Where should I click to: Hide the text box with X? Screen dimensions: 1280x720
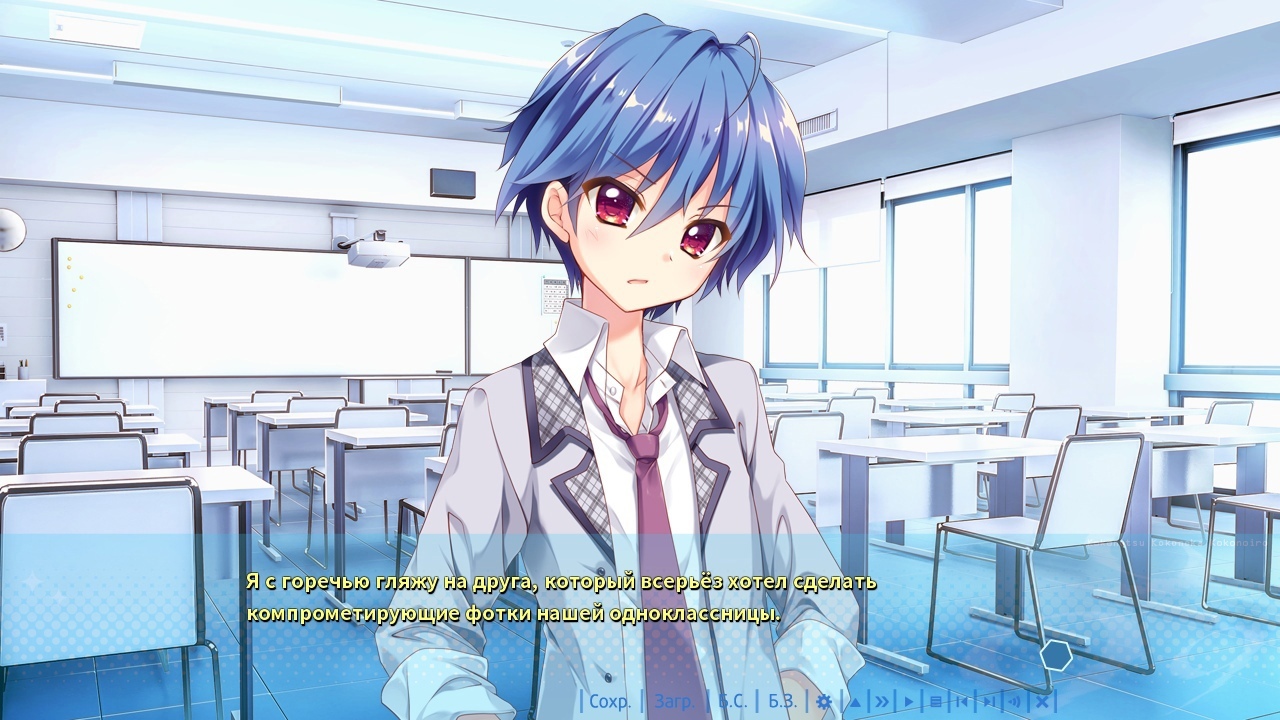tap(1041, 701)
